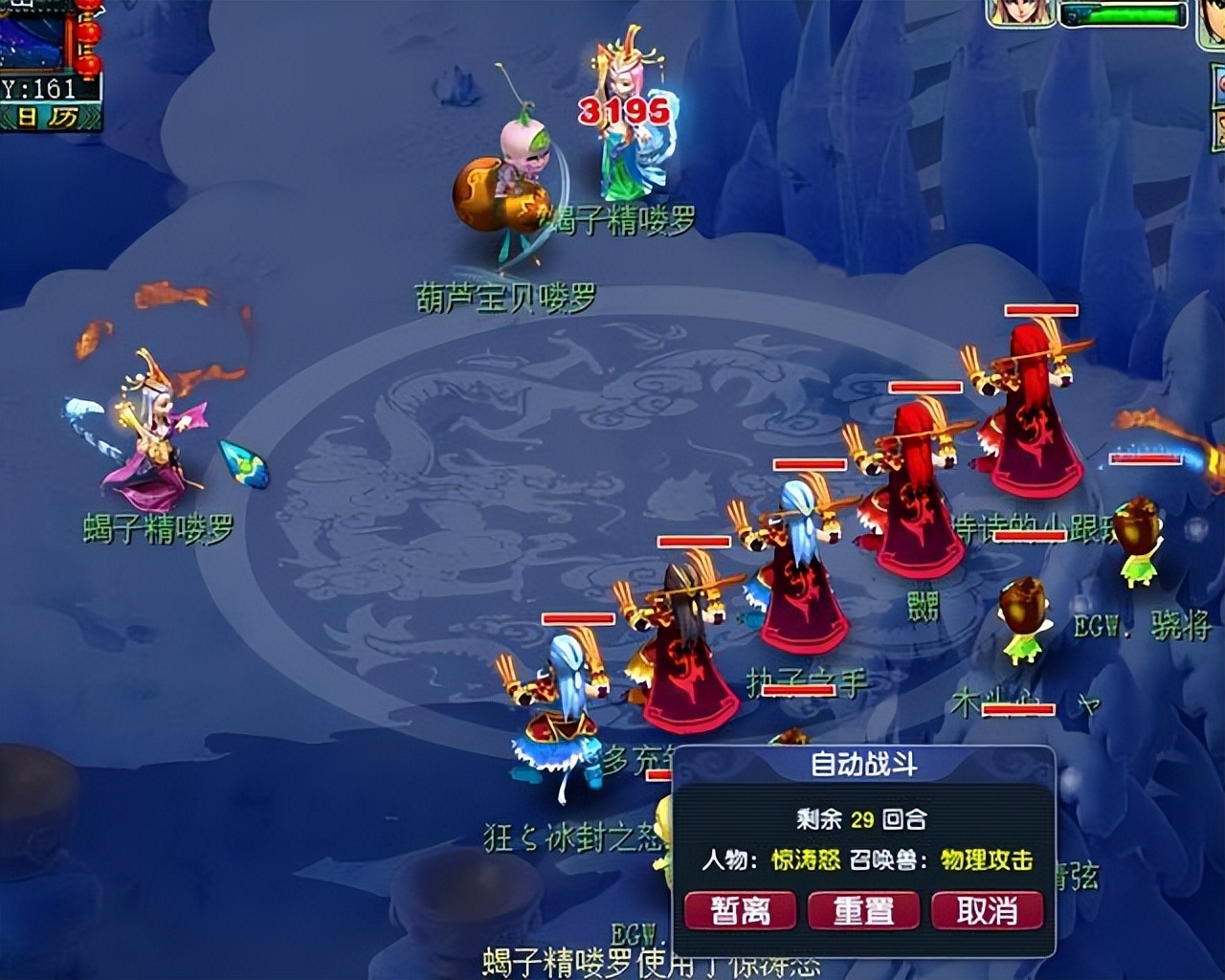Open the 日历 calendar
Screen dimensions: 1225x980
tap(48, 118)
